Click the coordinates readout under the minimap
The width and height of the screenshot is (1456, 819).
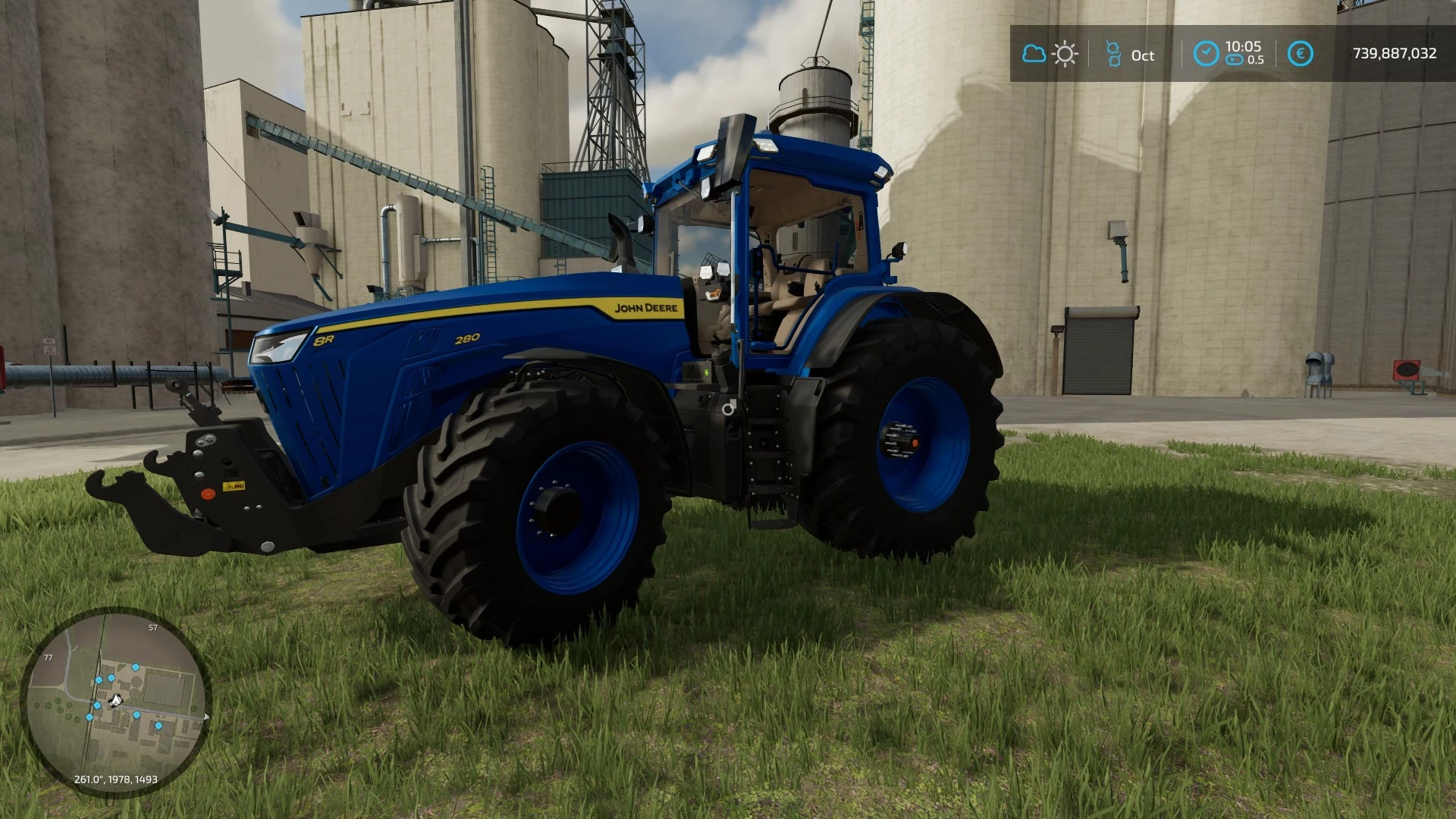(x=115, y=779)
